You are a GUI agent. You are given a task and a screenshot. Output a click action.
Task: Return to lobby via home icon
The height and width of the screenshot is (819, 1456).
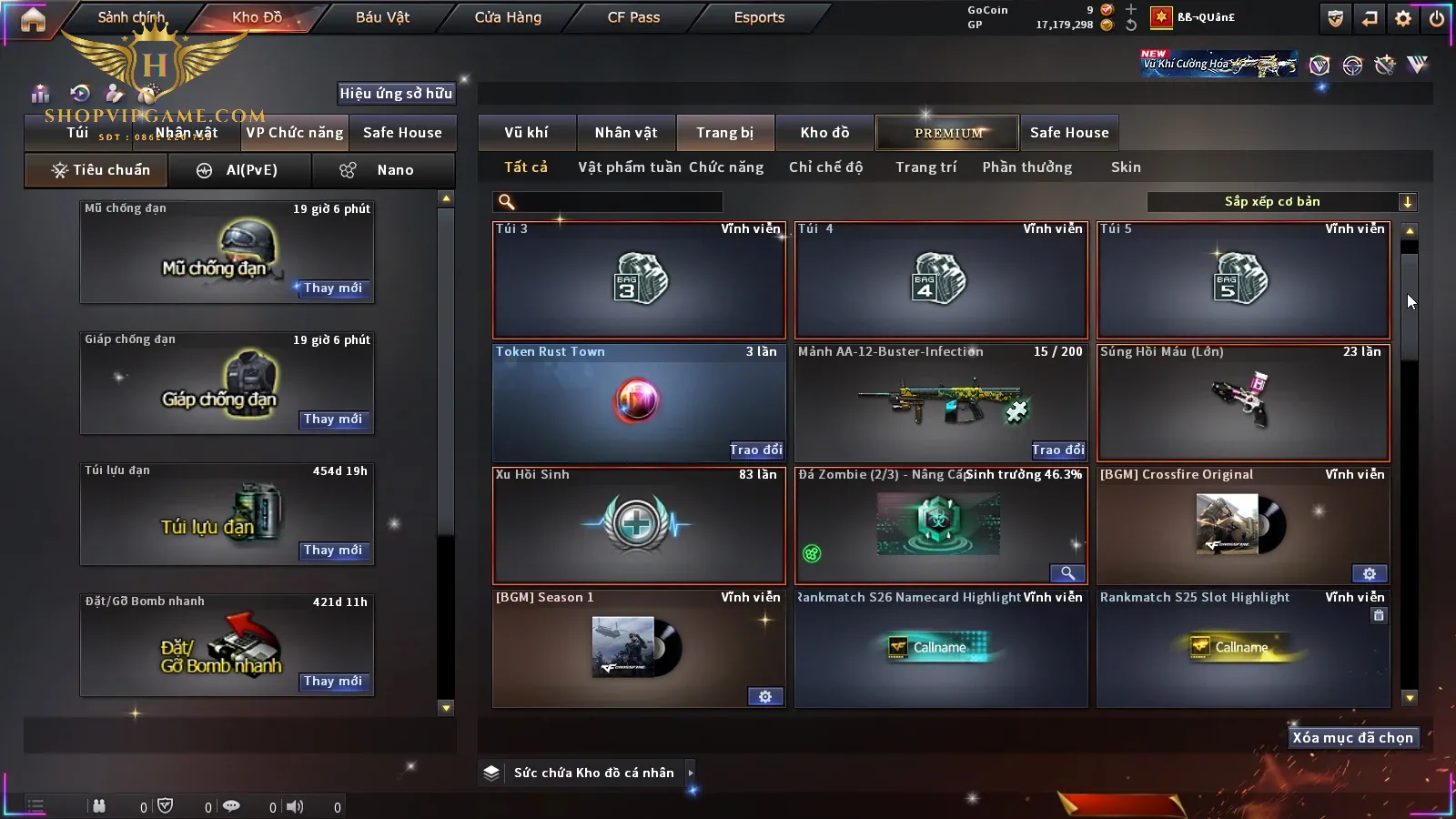coord(33,19)
